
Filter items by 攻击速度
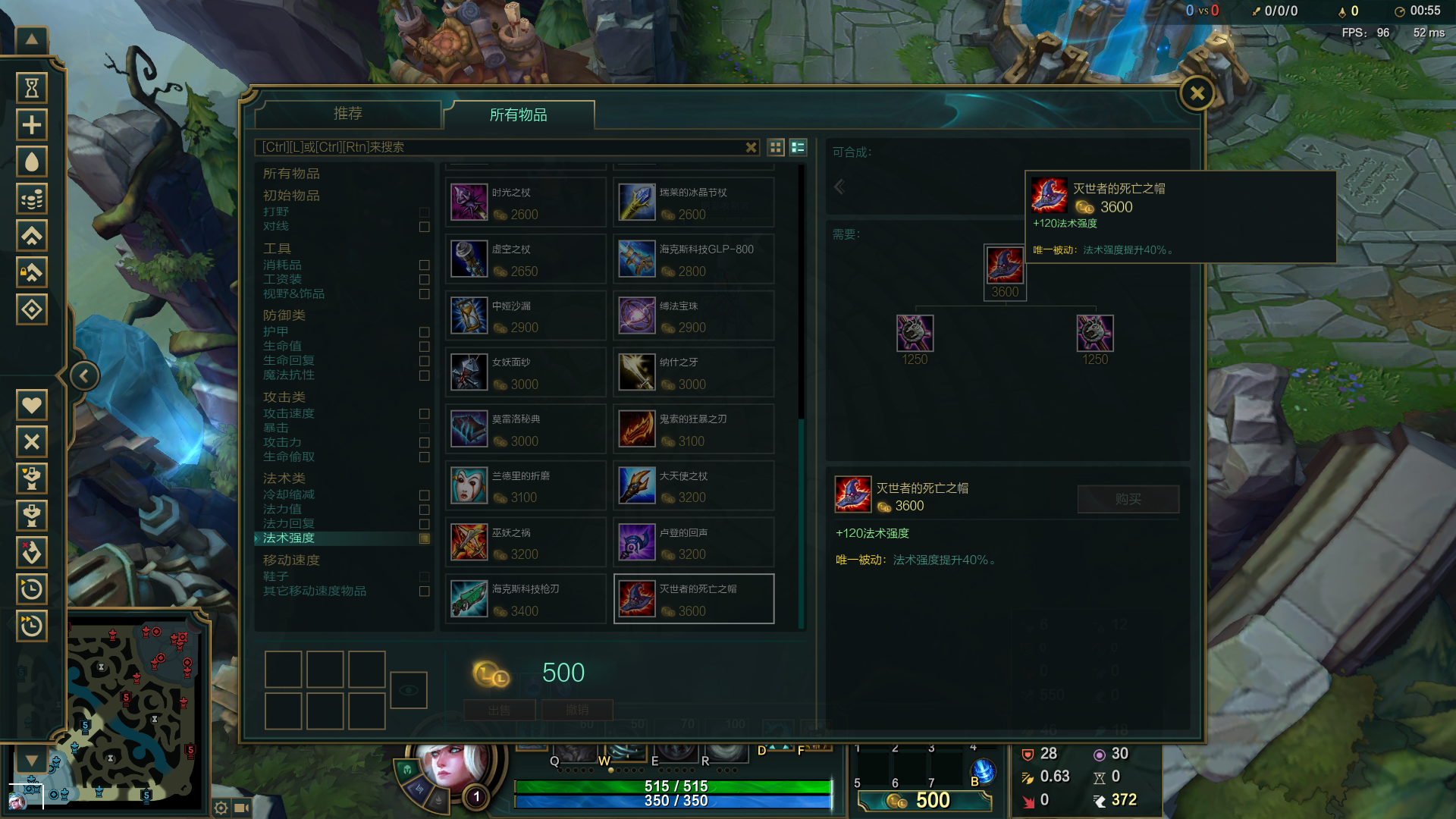(x=425, y=414)
